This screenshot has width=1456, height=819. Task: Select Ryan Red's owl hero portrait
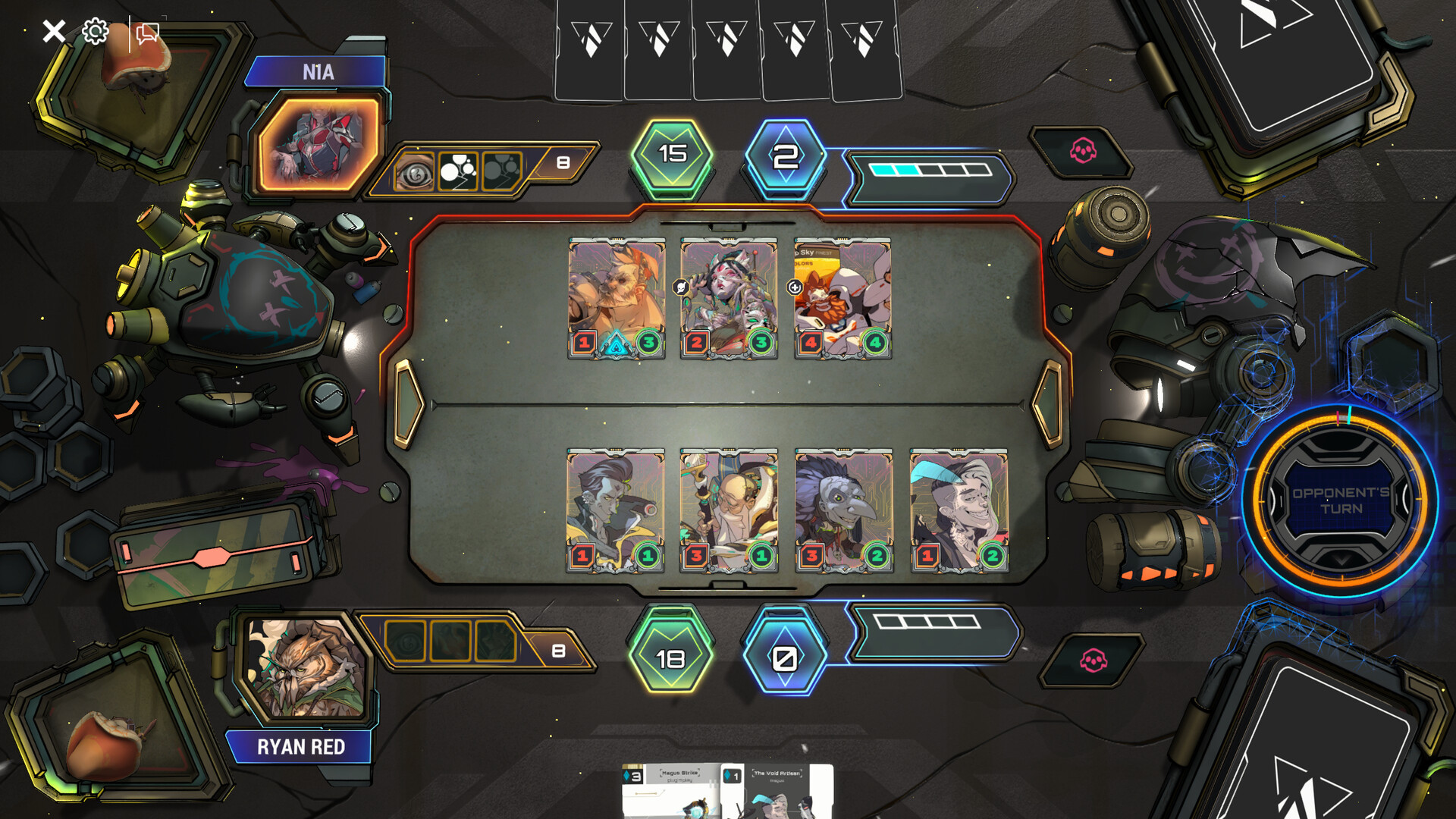[307, 667]
